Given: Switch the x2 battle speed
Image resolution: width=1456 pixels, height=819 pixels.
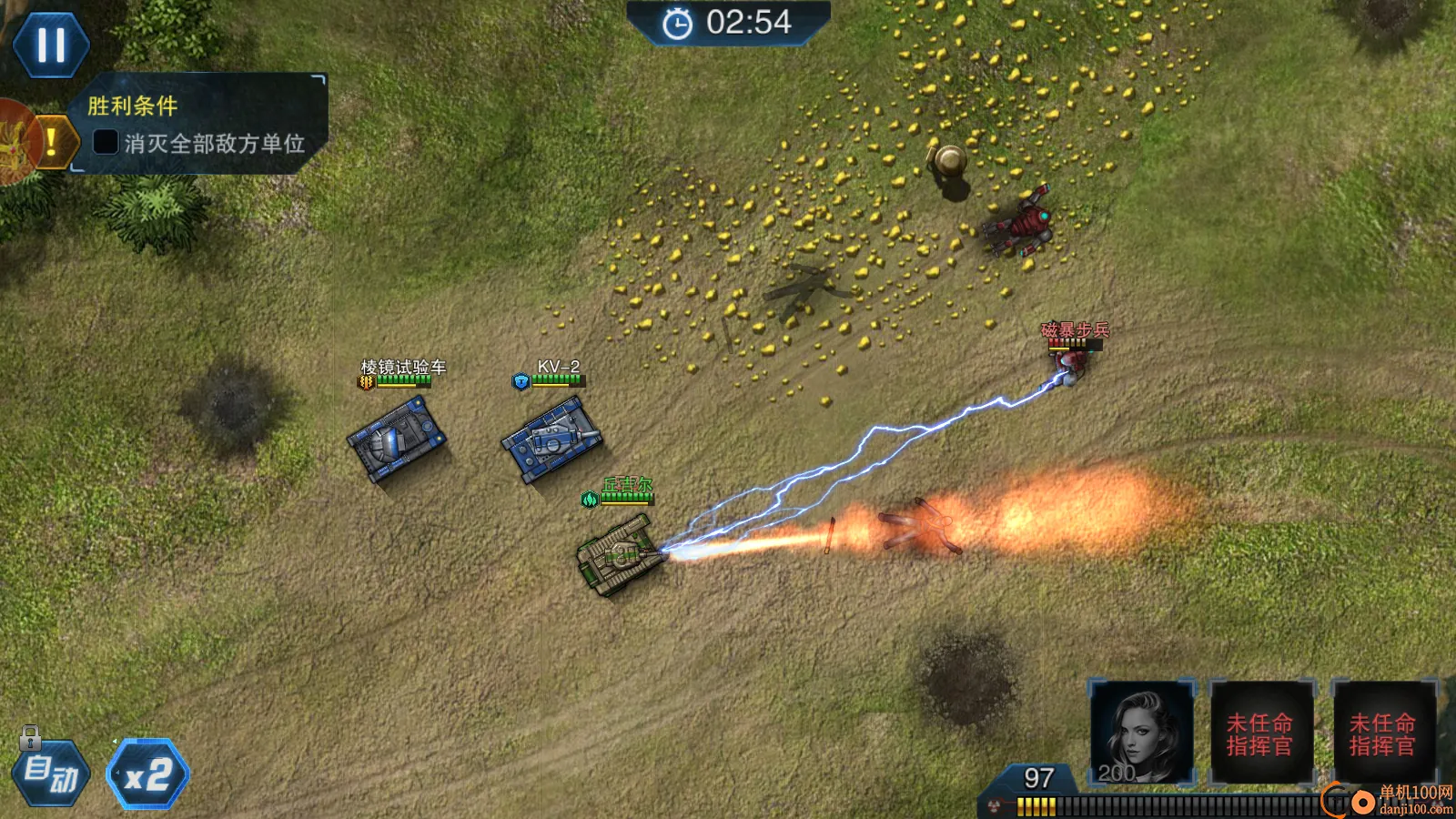Looking at the screenshot, I should coord(147,774).
